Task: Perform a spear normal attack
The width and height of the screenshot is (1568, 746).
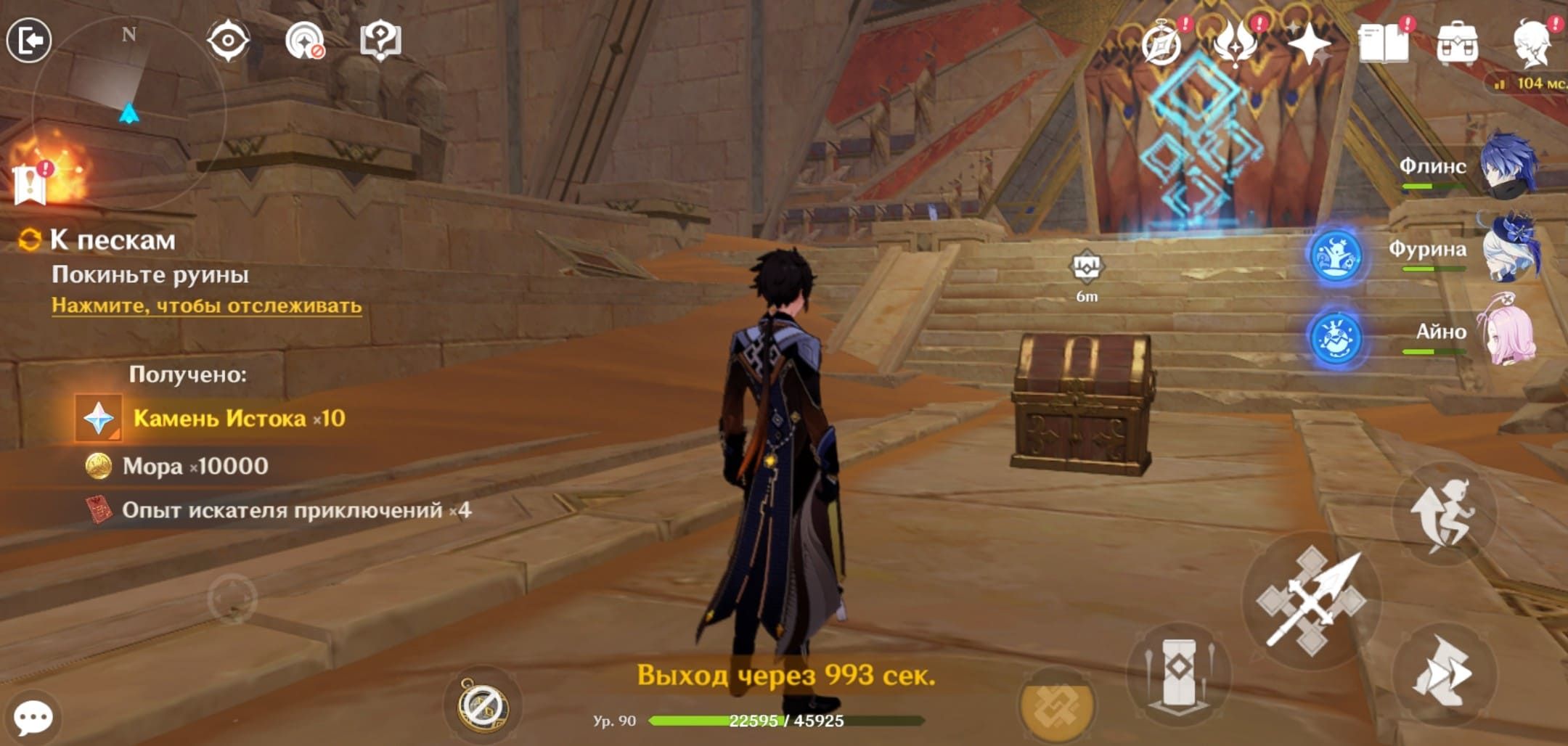Action: click(x=1311, y=601)
